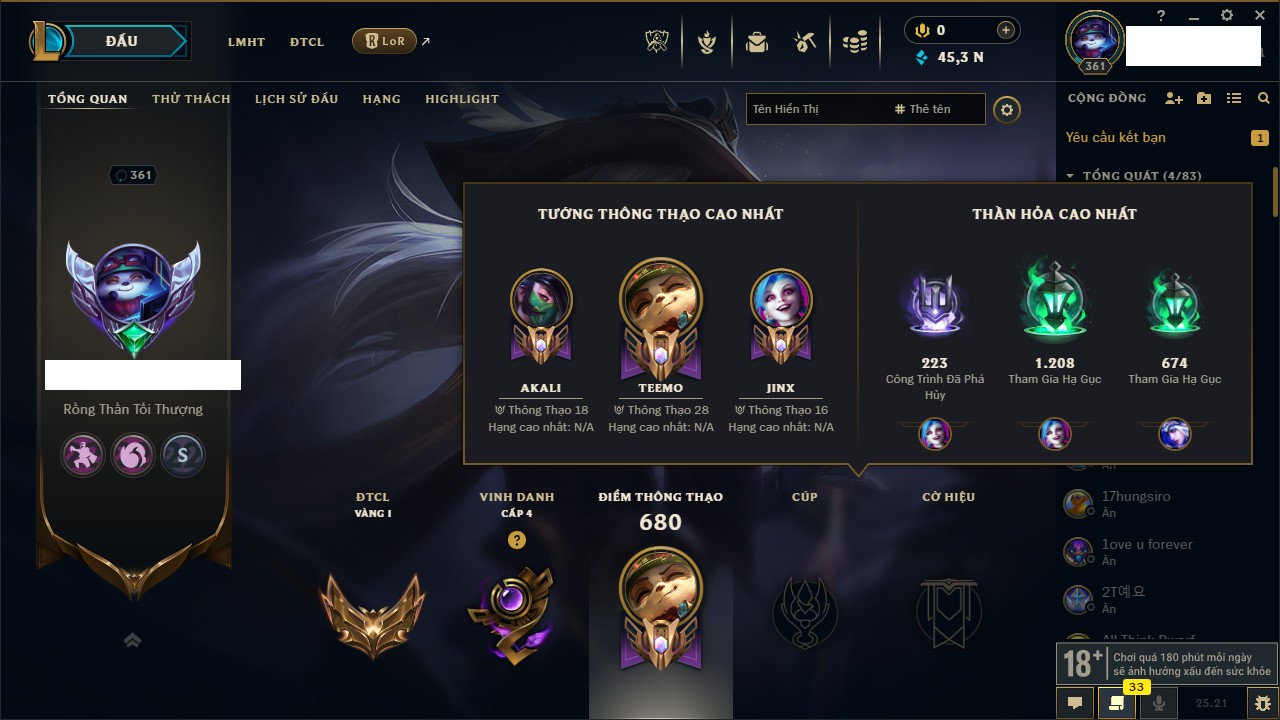Open the THỬ THÁCH tab
The width and height of the screenshot is (1280, 720).
(x=191, y=99)
